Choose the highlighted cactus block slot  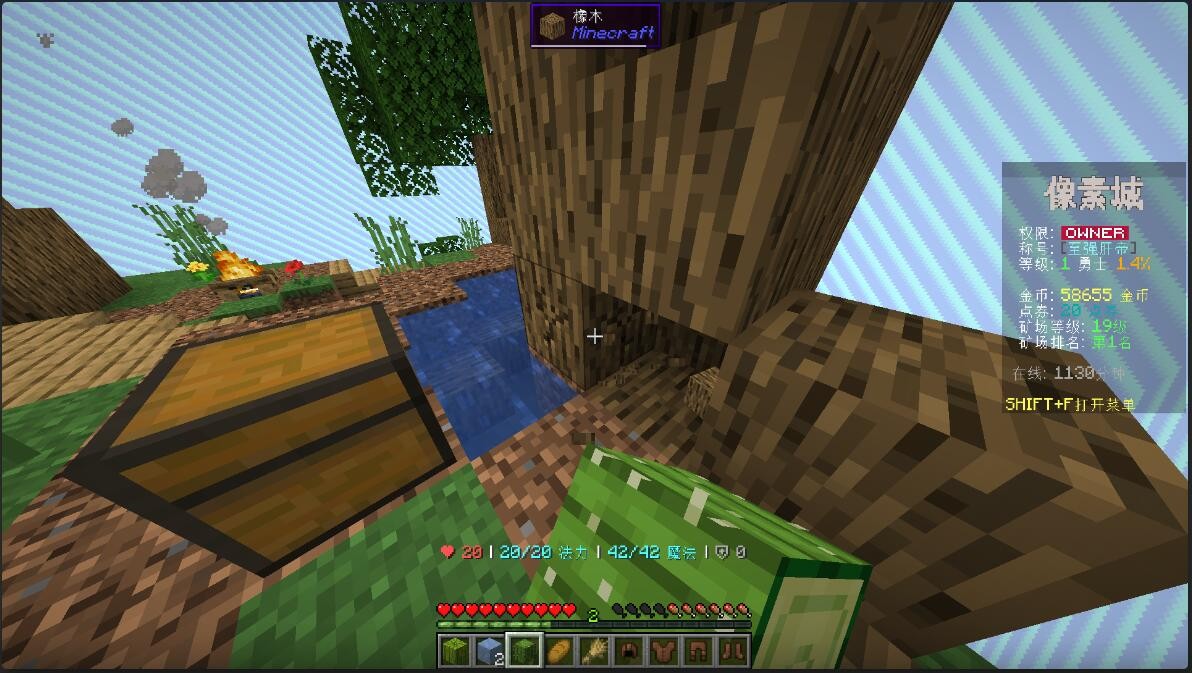[x=525, y=650]
